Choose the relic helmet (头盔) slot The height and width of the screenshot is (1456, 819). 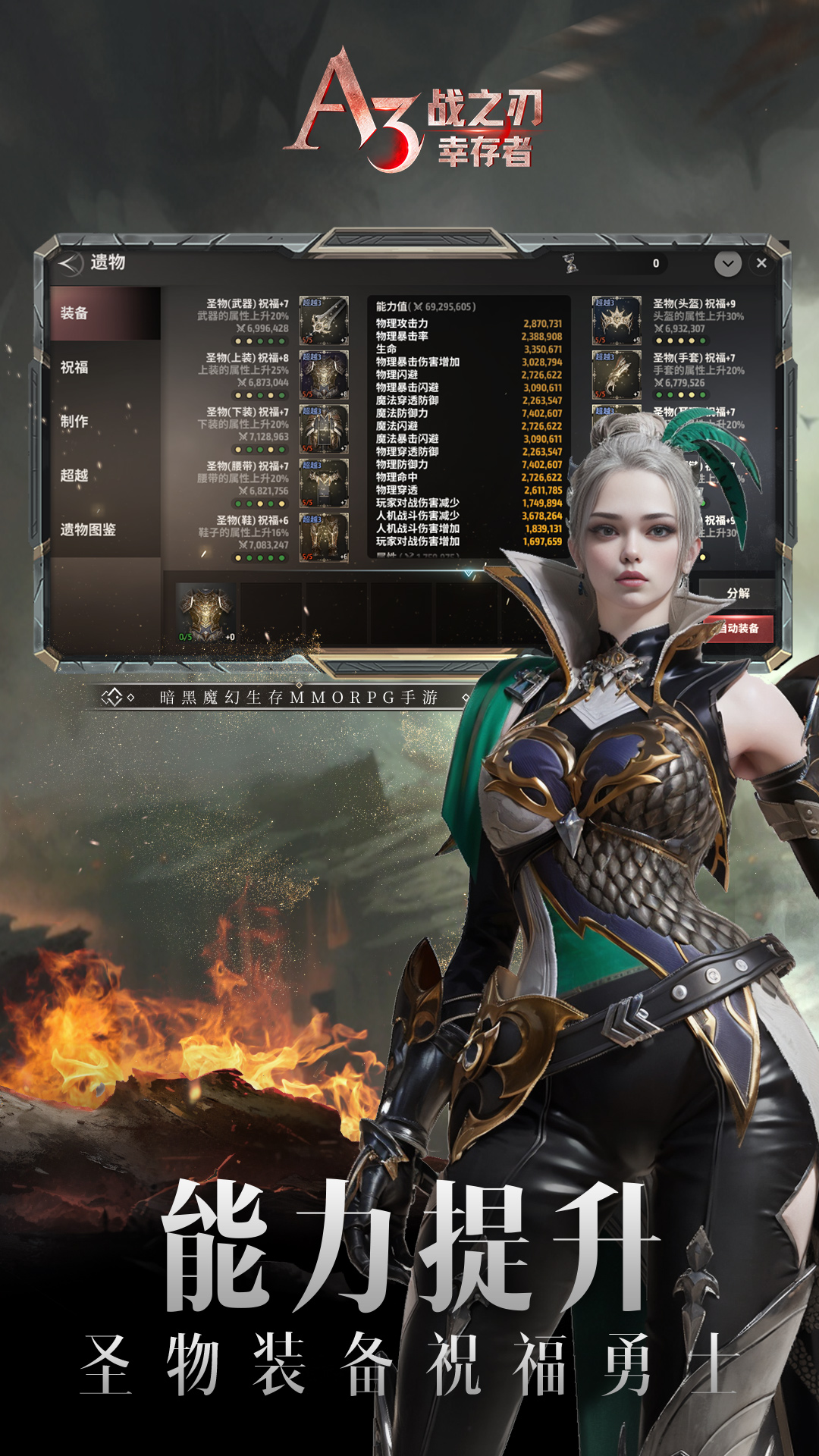click(x=617, y=320)
